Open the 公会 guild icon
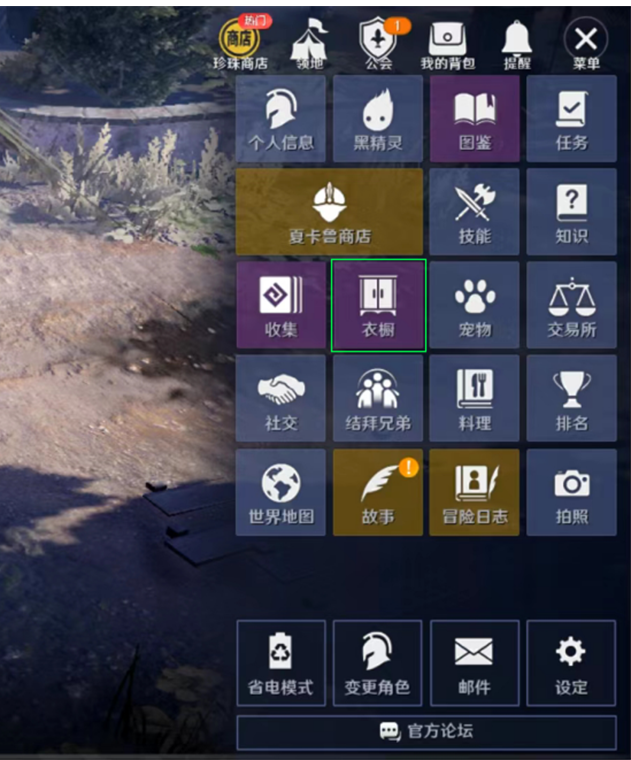Image resolution: width=631 pixels, height=760 pixels. point(378,44)
